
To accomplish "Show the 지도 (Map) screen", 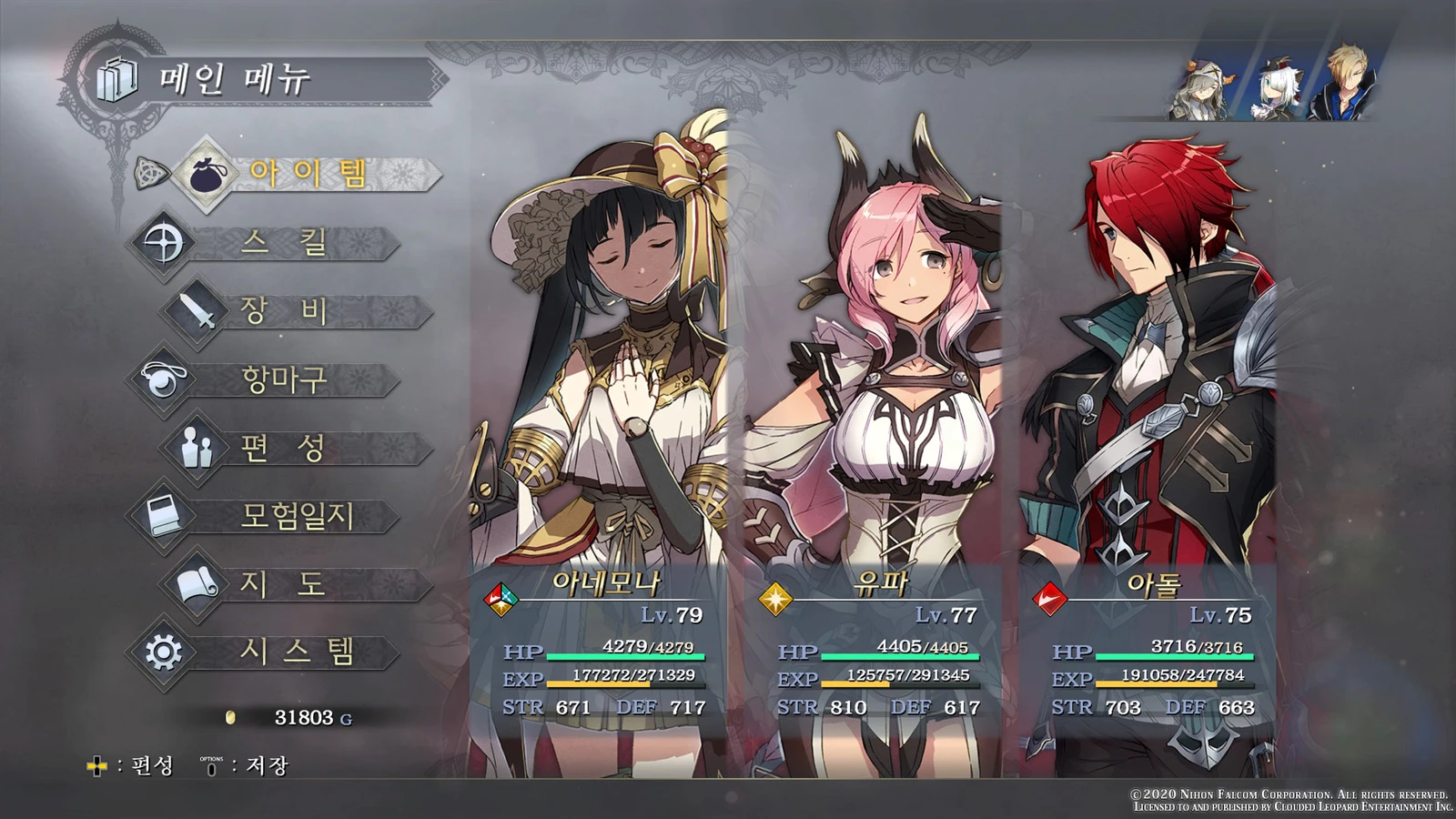I will click(x=284, y=584).
